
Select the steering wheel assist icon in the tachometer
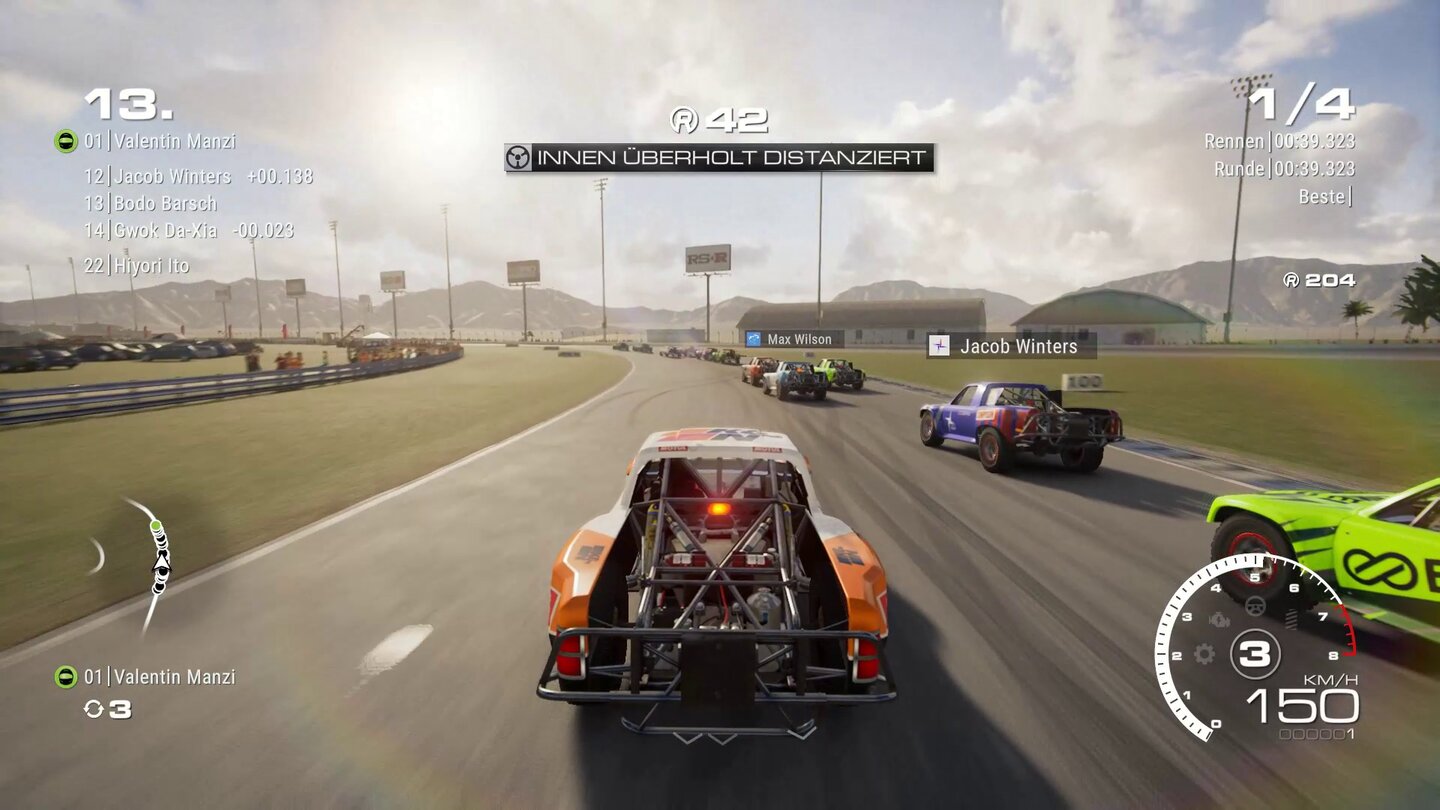coord(1256,607)
